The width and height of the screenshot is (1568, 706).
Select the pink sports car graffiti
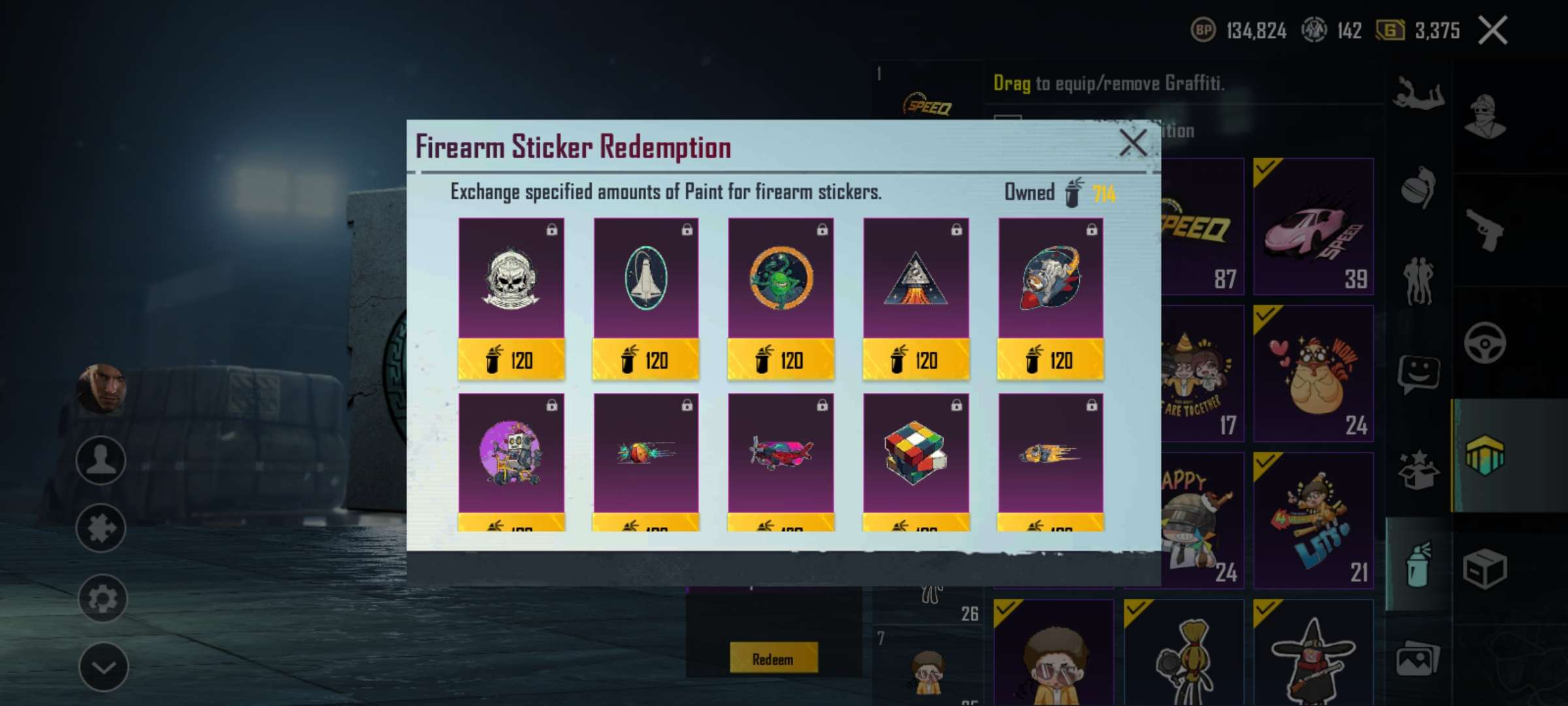1313,226
